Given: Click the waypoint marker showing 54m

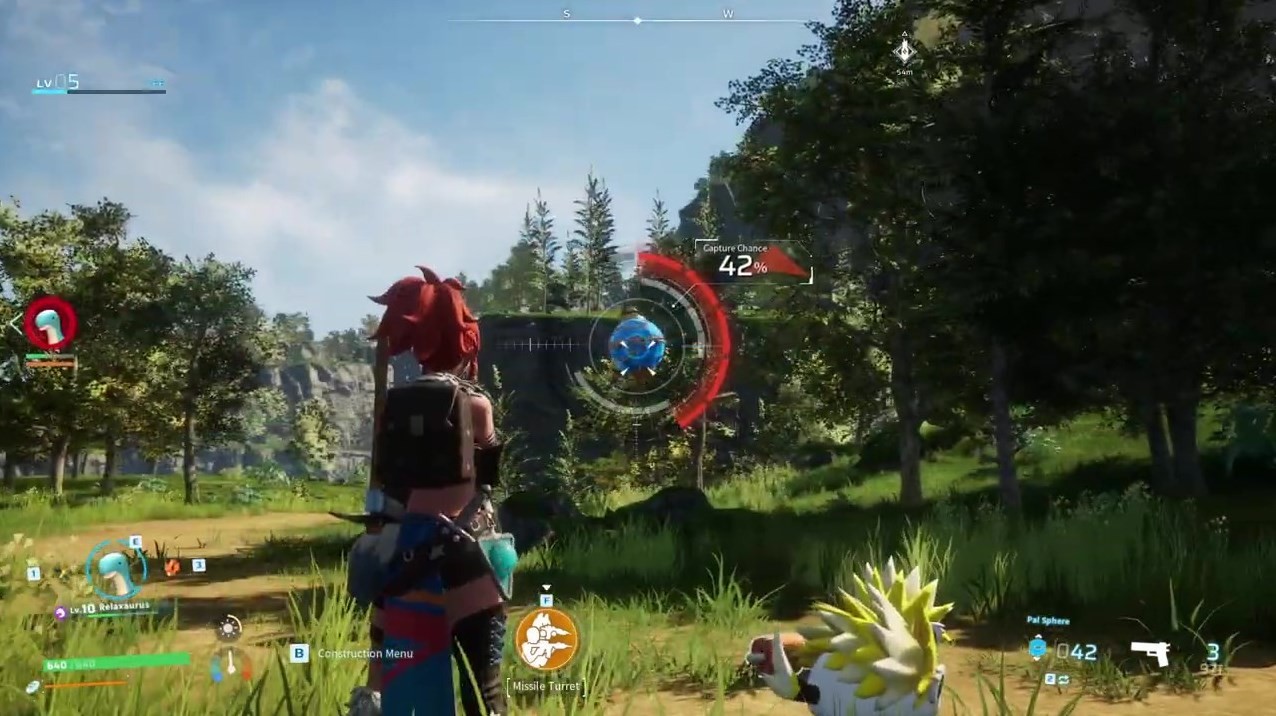Looking at the screenshot, I should click(904, 50).
